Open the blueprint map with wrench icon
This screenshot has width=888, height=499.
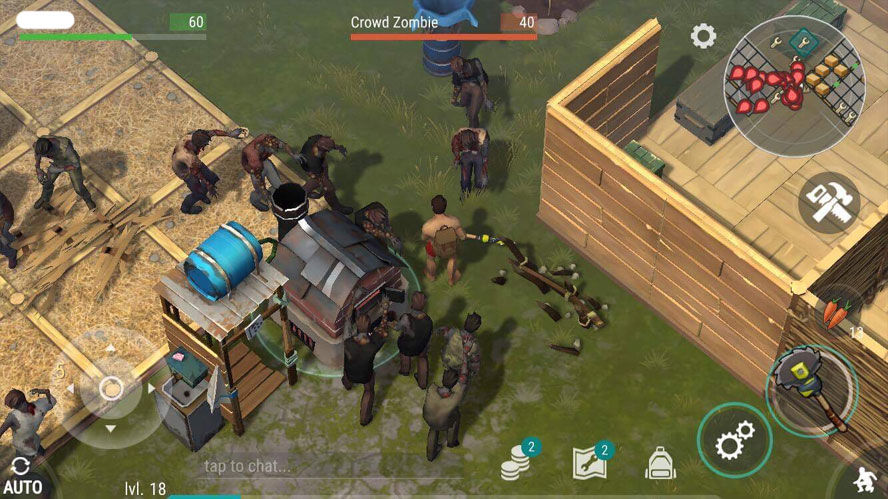pyautogui.click(x=590, y=463)
